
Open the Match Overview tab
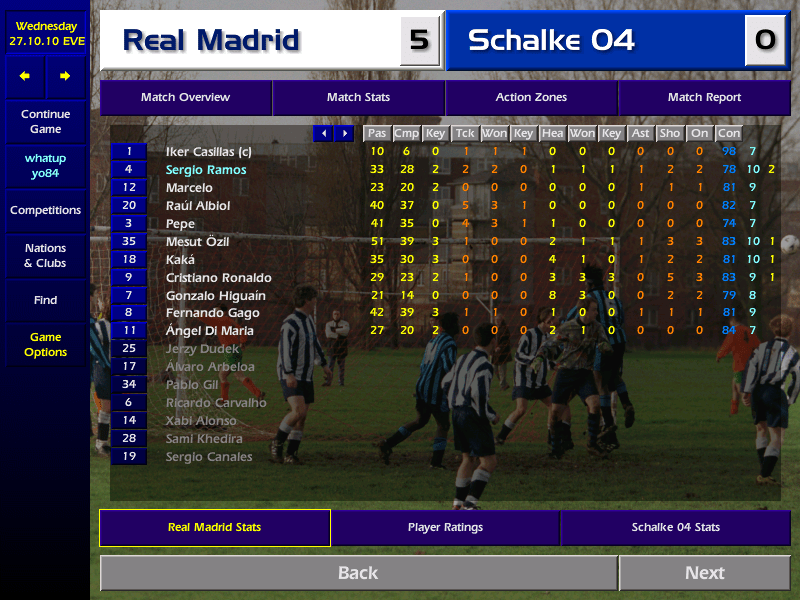[185, 98]
